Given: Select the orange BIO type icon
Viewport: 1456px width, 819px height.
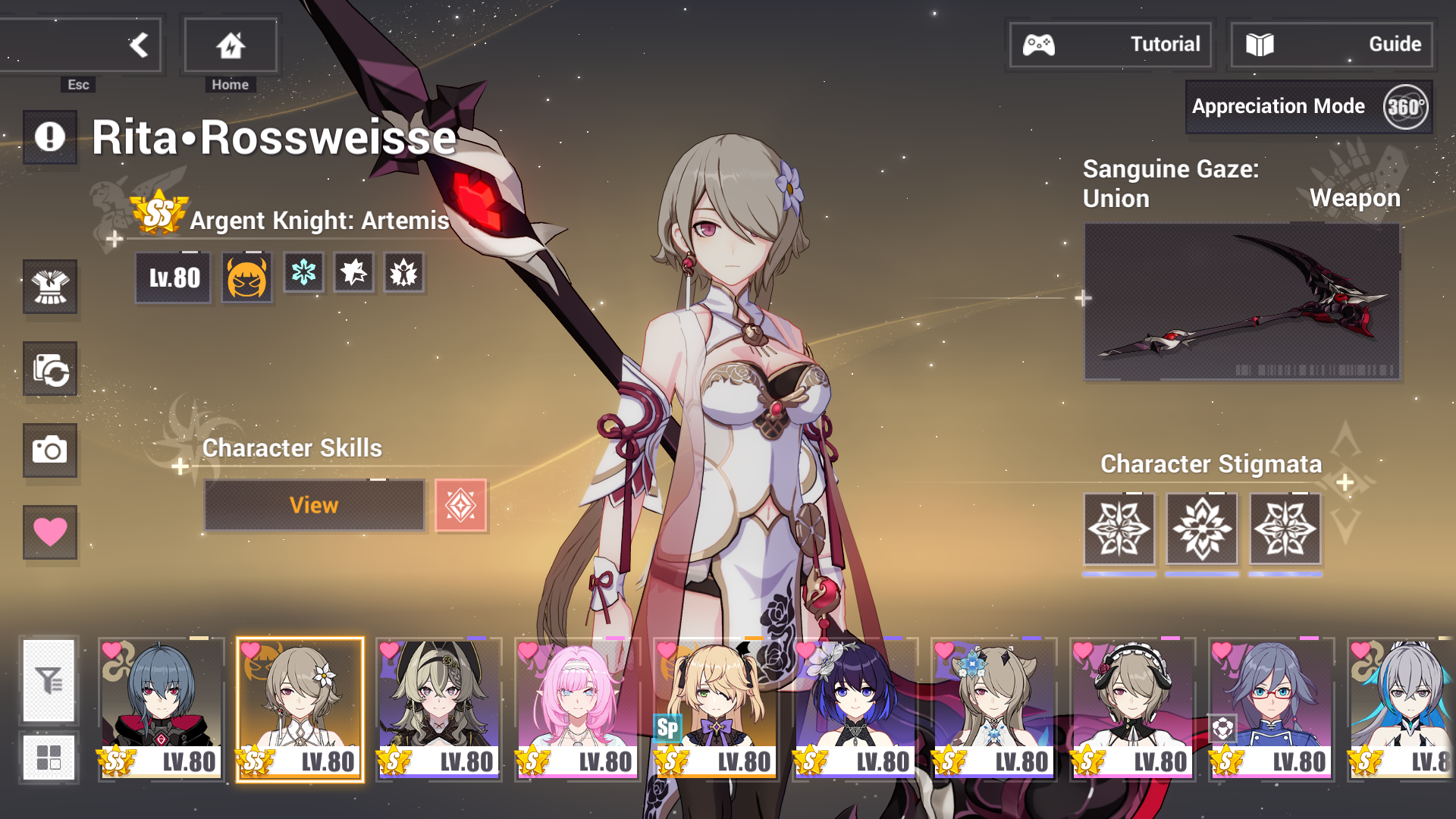Looking at the screenshot, I should [246, 274].
